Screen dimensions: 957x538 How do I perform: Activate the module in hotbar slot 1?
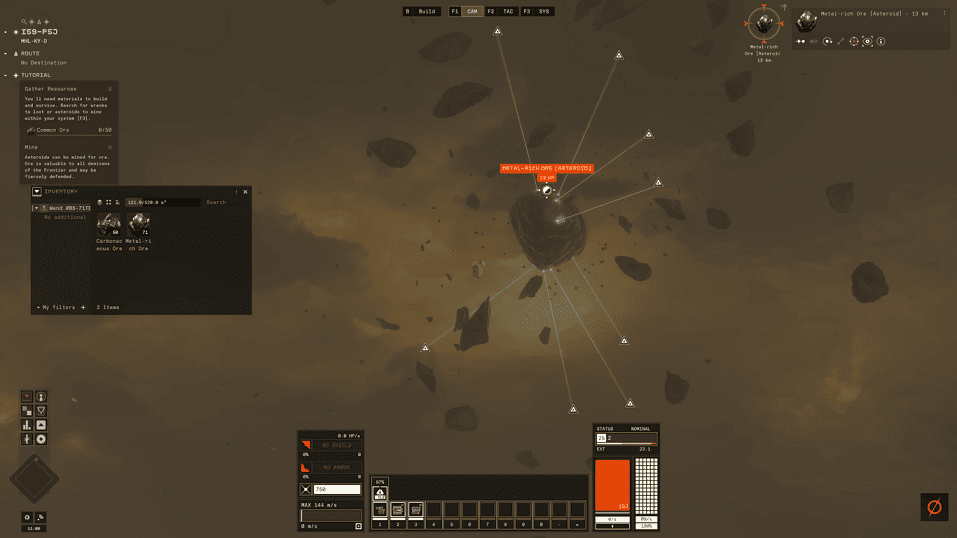tap(380, 510)
